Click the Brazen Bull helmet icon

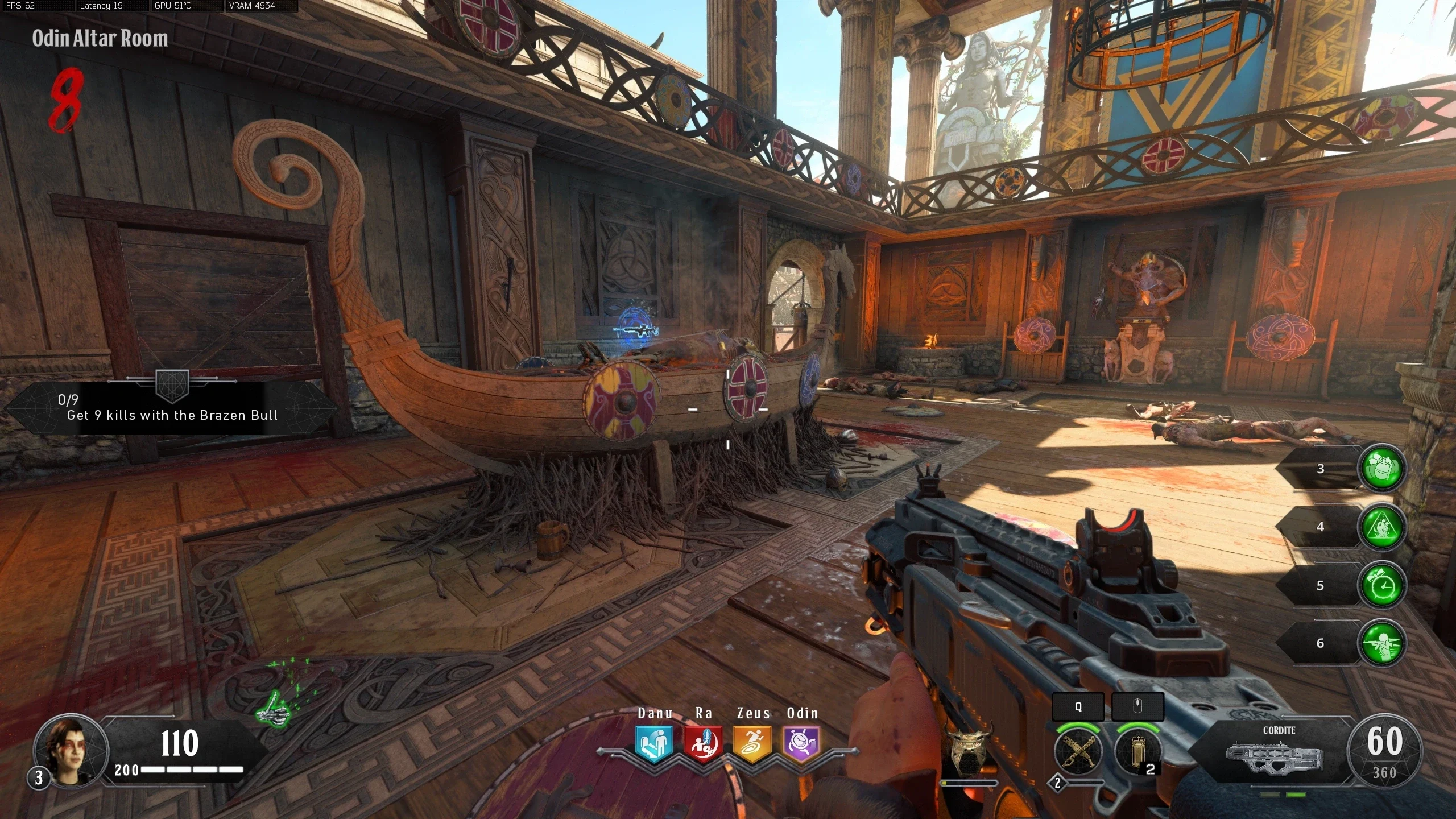(x=967, y=750)
